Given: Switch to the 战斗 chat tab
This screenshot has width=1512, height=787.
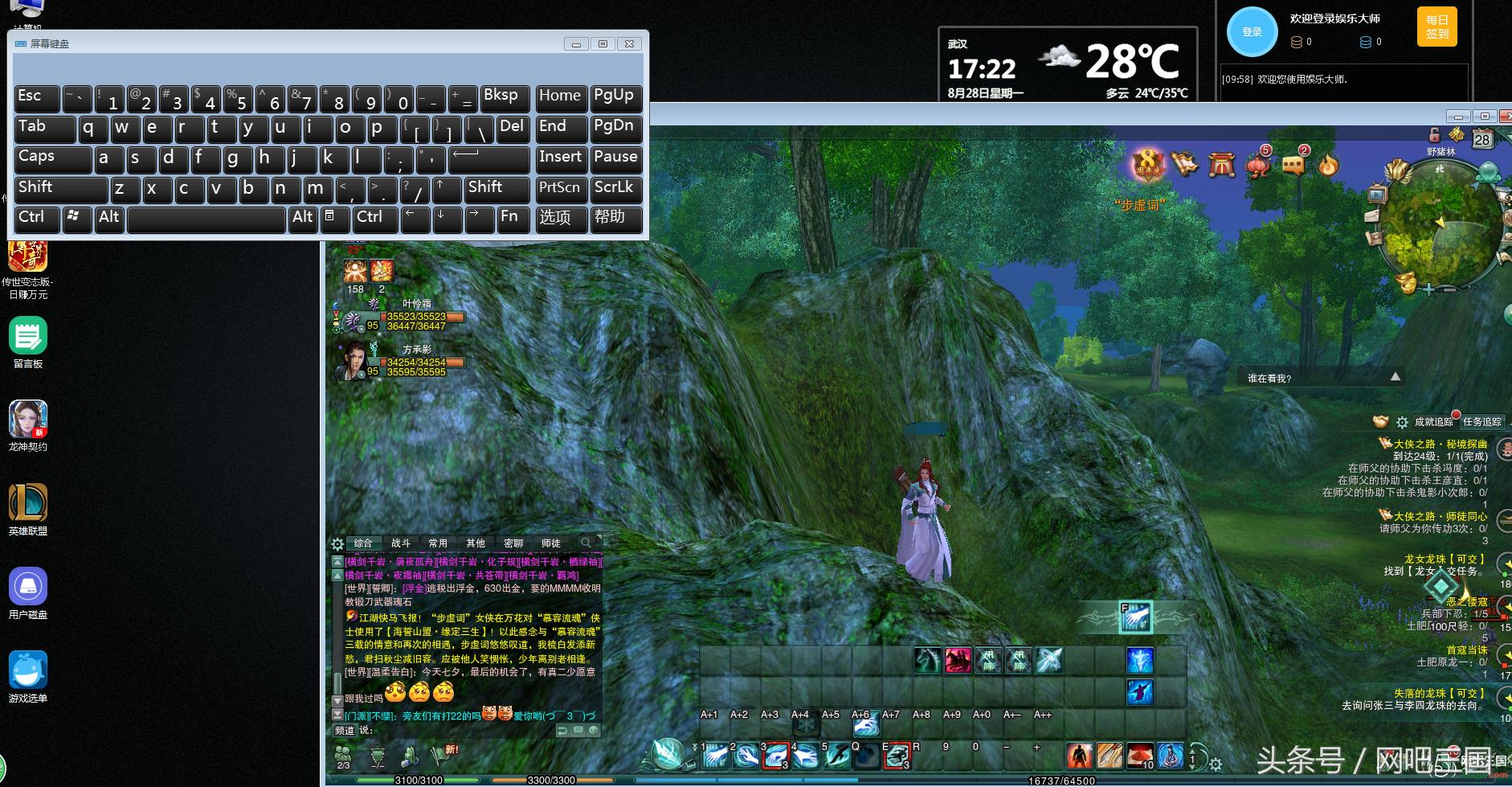Looking at the screenshot, I should 400,543.
